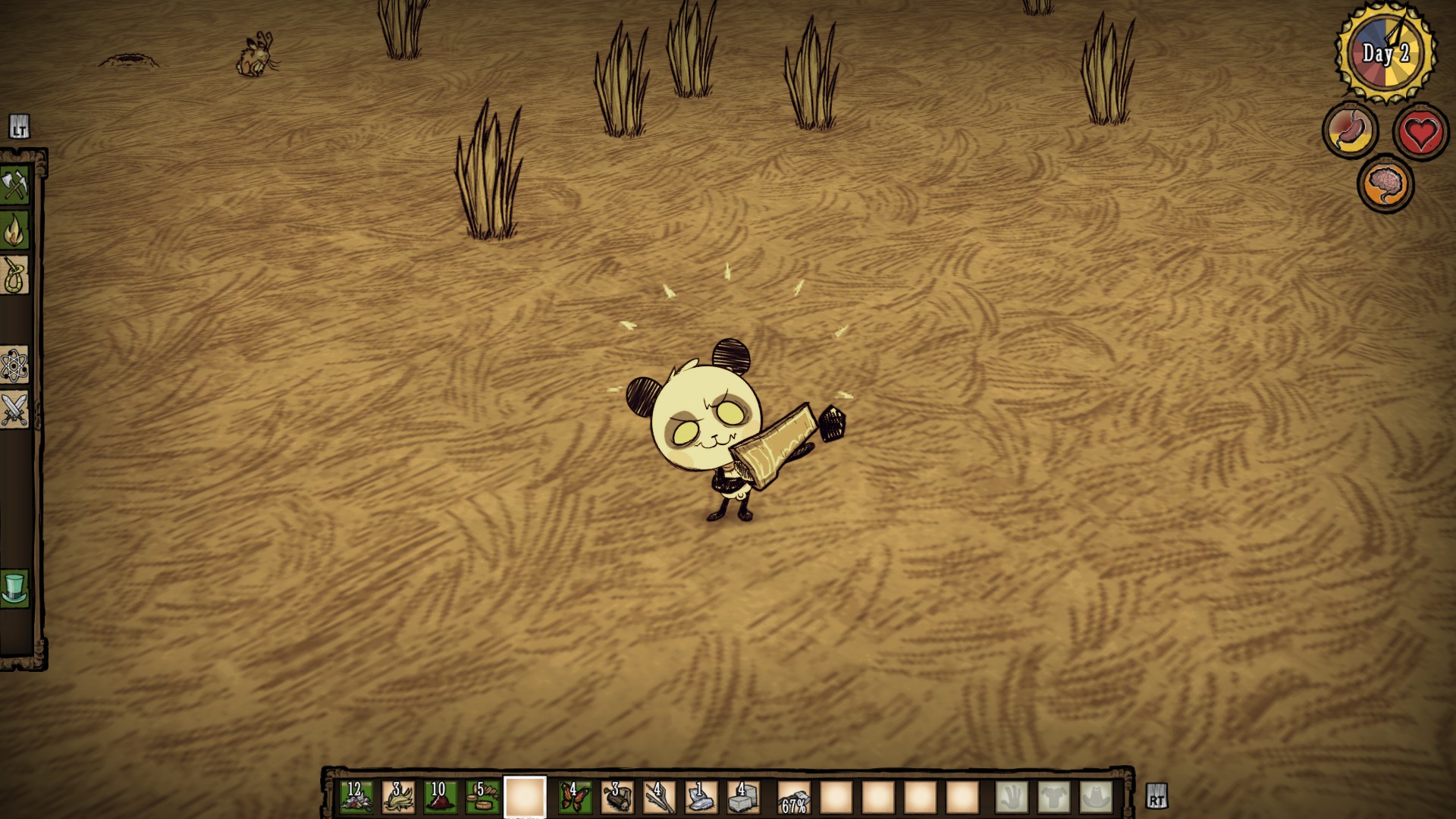The image size is (1456, 819).
Task: Click the empty head hat slot
Action: 1097,797
